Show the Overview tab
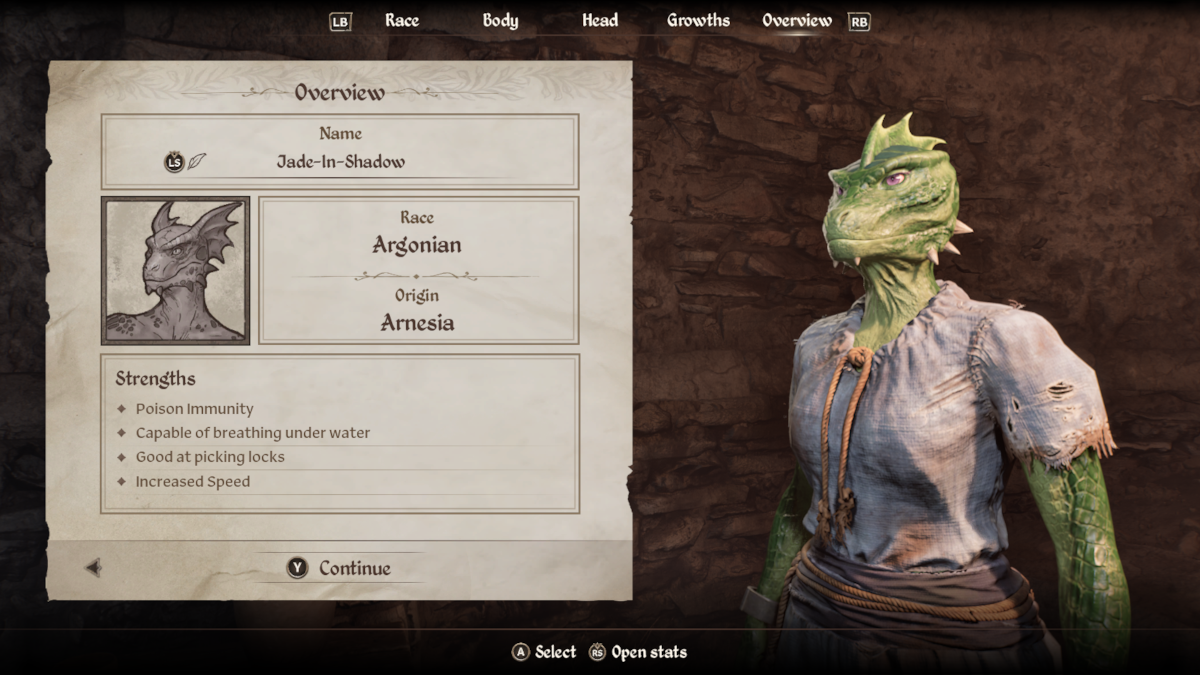Image resolution: width=1200 pixels, height=675 pixels. [x=796, y=20]
